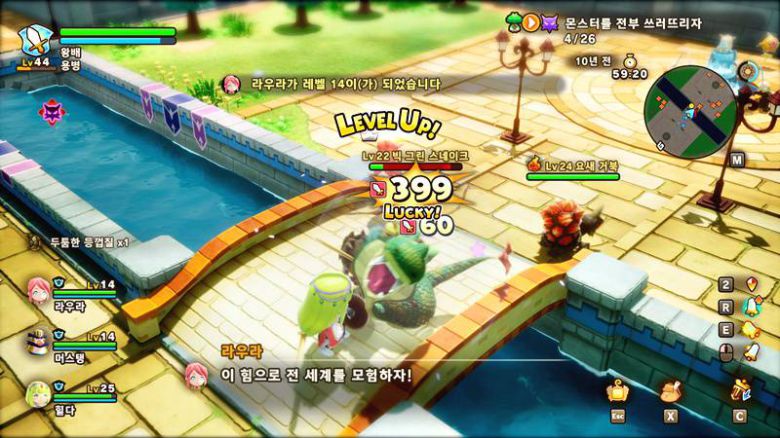
Task: Click the sack with feather icon
Action: coord(670,390)
